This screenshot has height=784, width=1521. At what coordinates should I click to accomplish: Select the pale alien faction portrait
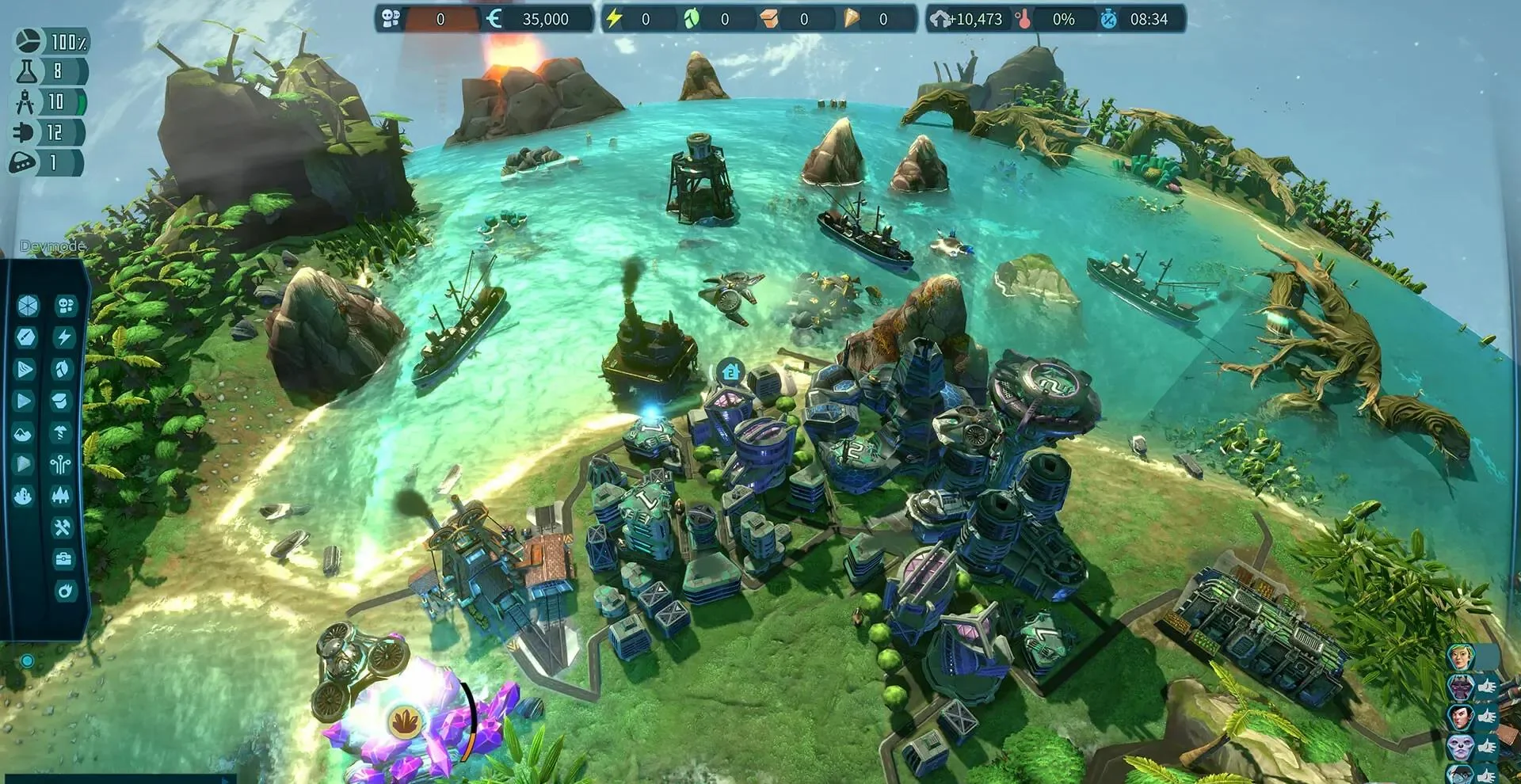[1459, 745]
